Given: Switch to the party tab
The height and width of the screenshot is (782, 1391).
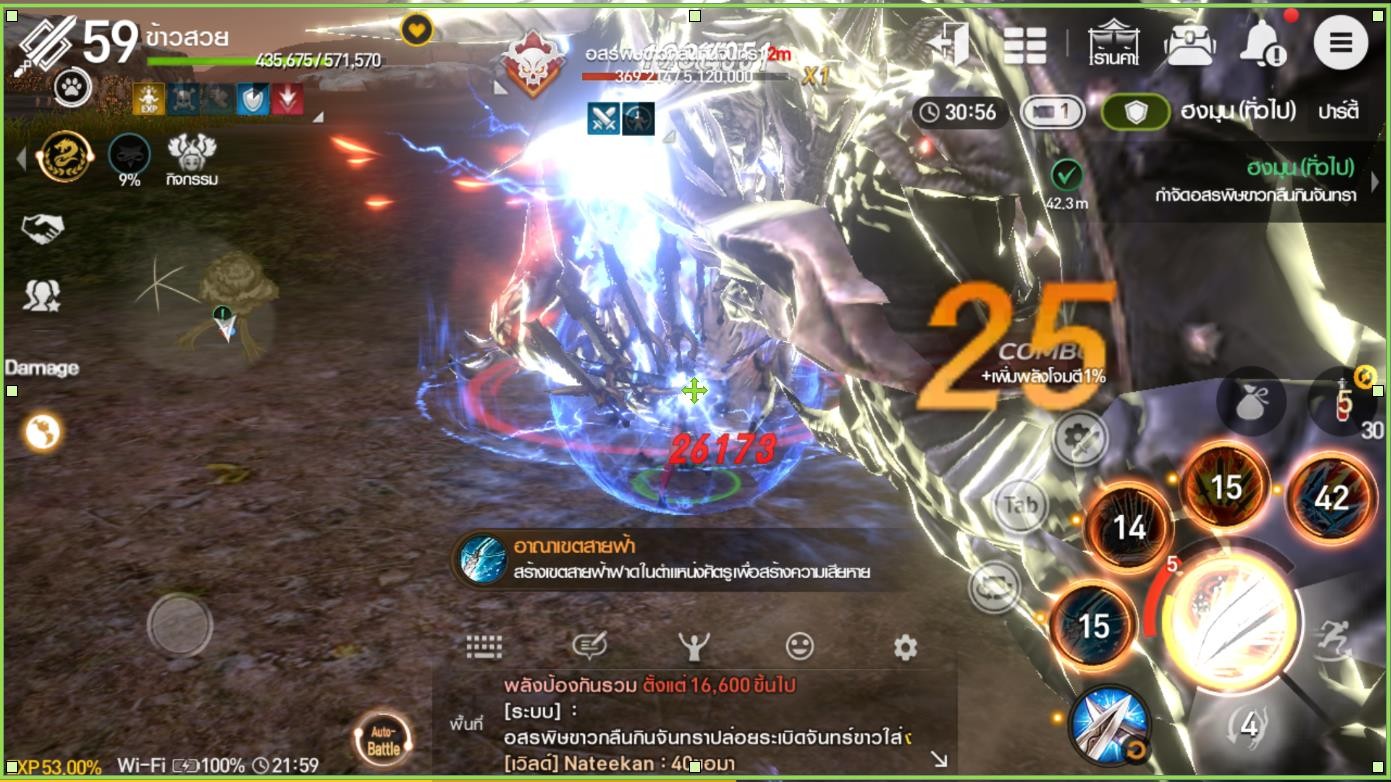Looking at the screenshot, I should click(x=1338, y=111).
